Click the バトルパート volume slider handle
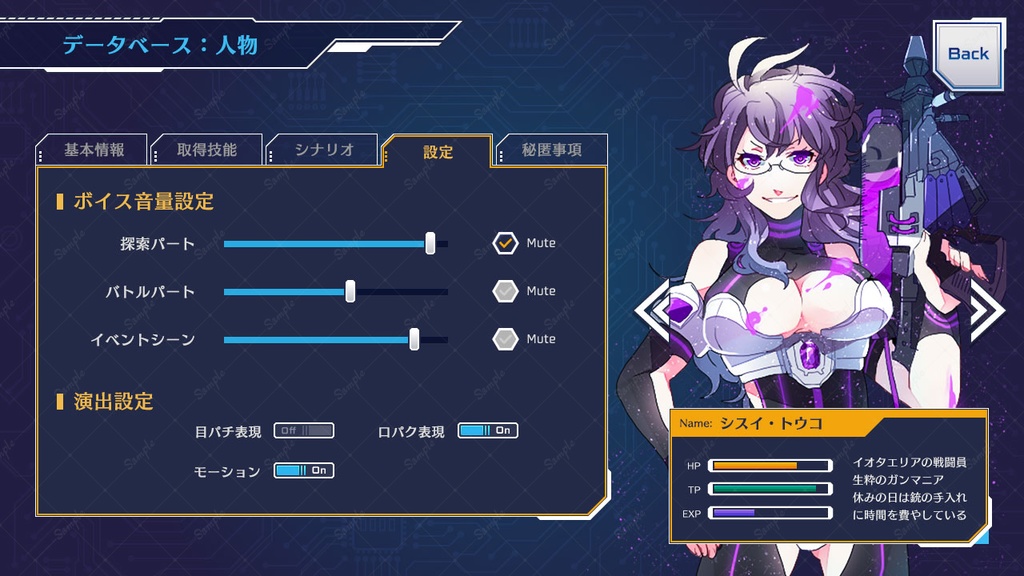The width and height of the screenshot is (1024, 576). click(x=350, y=291)
